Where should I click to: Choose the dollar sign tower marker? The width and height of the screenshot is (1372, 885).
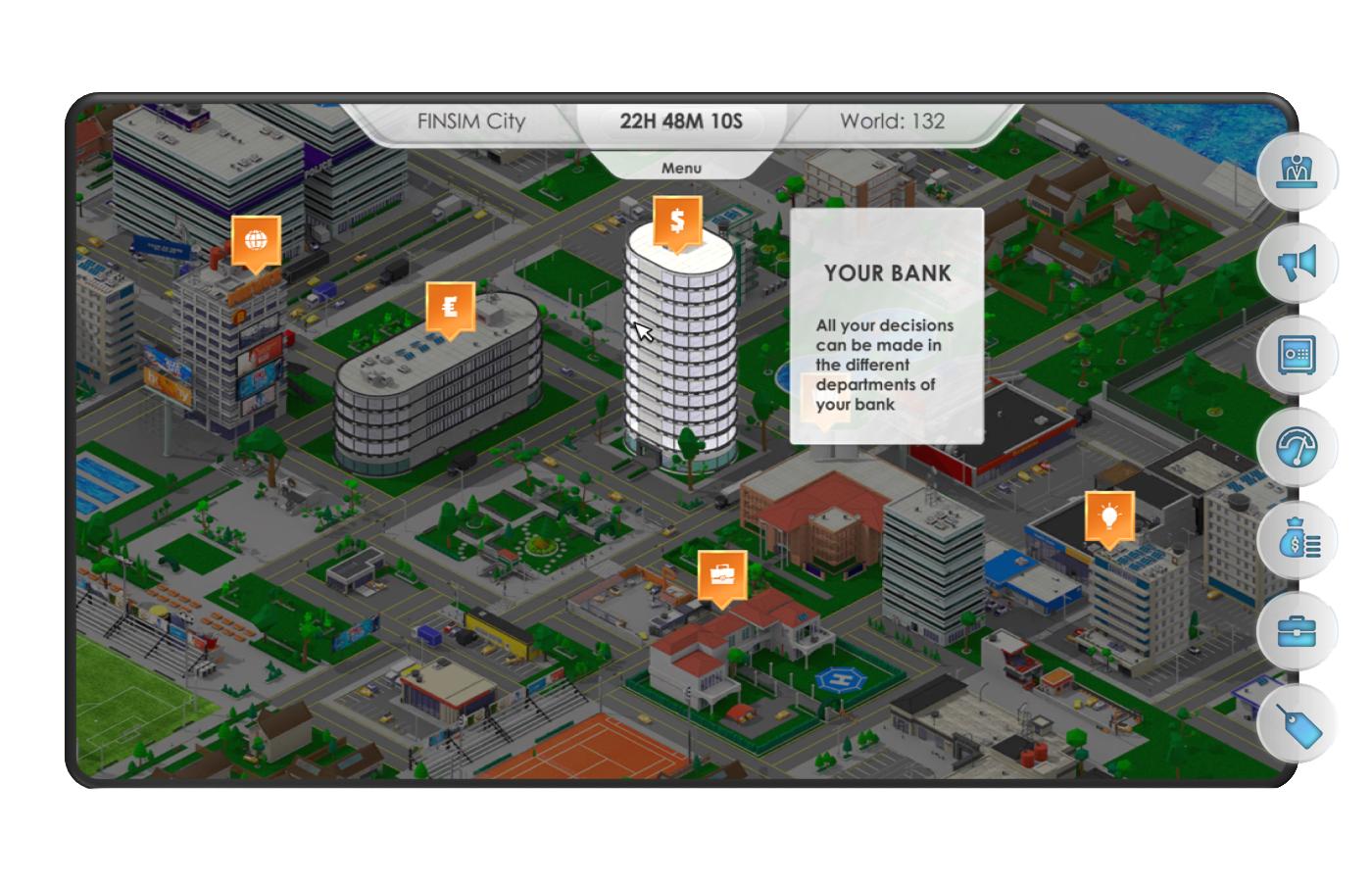pos(677,221)
